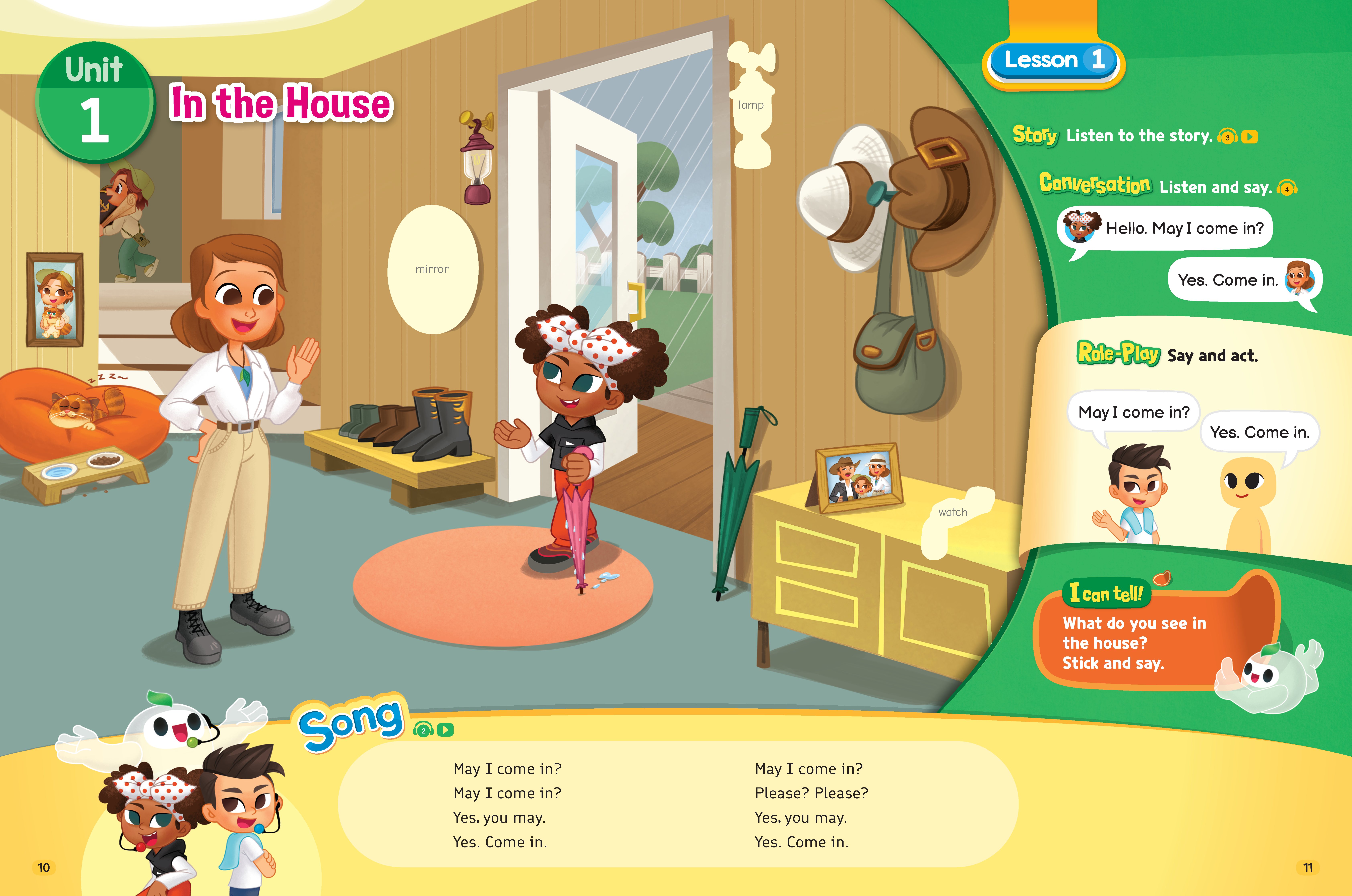
Task: Play the Story audio track 3 headphone icon
Action: pyautogui.click(x=1227, y=137)
